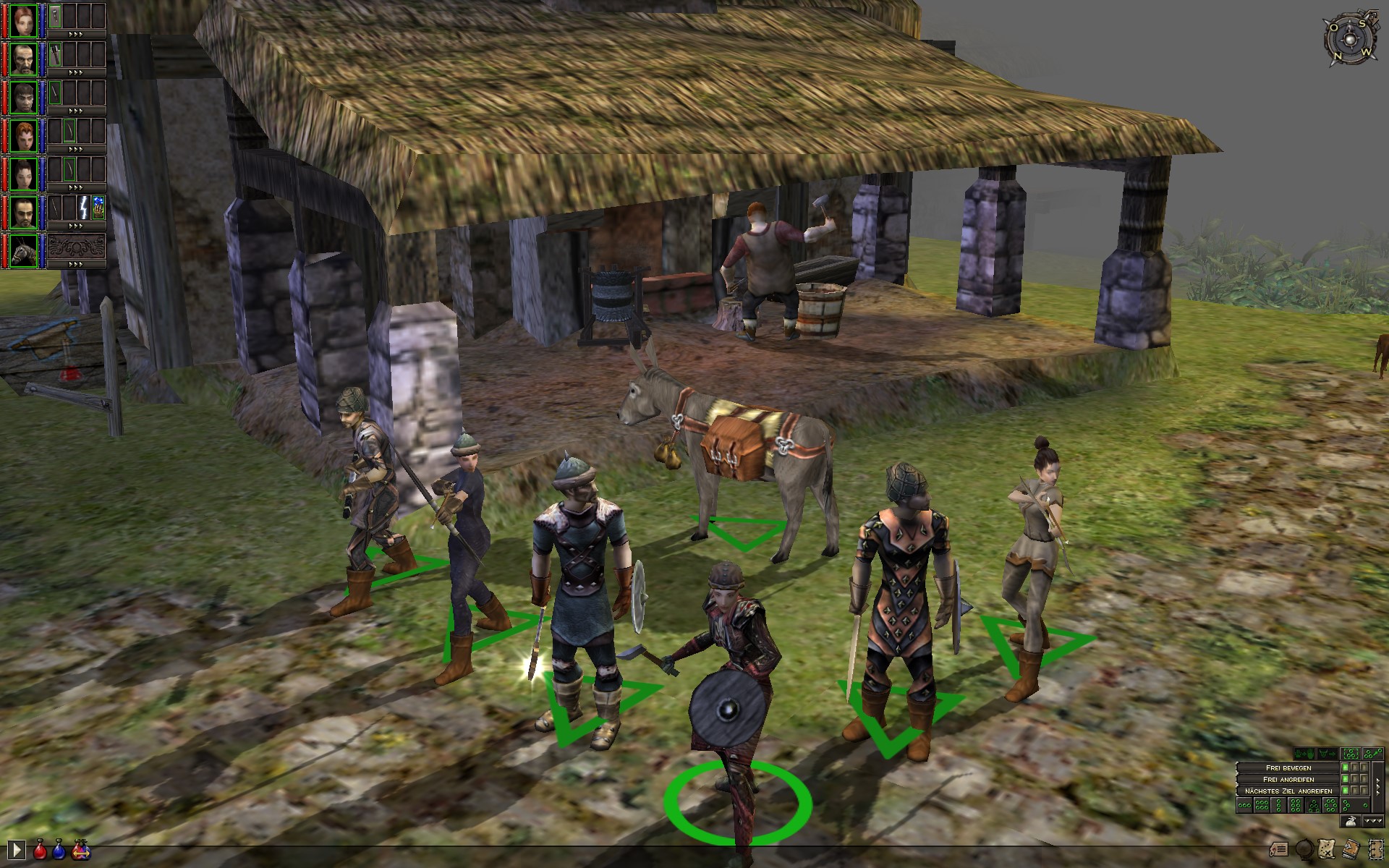
Task: Select the red health potion icon
Action: pos(39,852)
